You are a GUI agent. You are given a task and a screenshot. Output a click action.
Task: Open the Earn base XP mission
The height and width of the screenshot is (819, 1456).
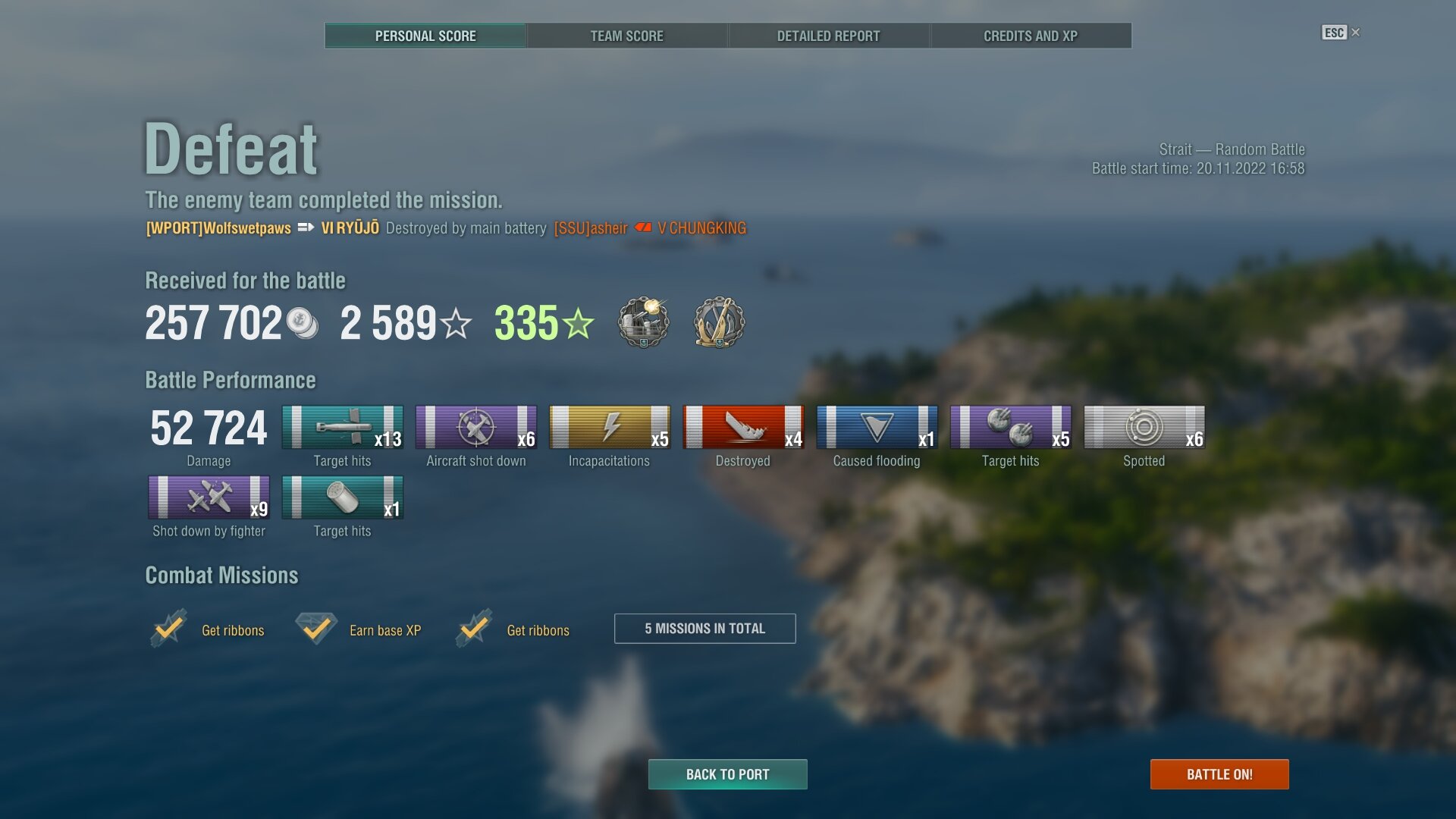(x=384, y=630)
